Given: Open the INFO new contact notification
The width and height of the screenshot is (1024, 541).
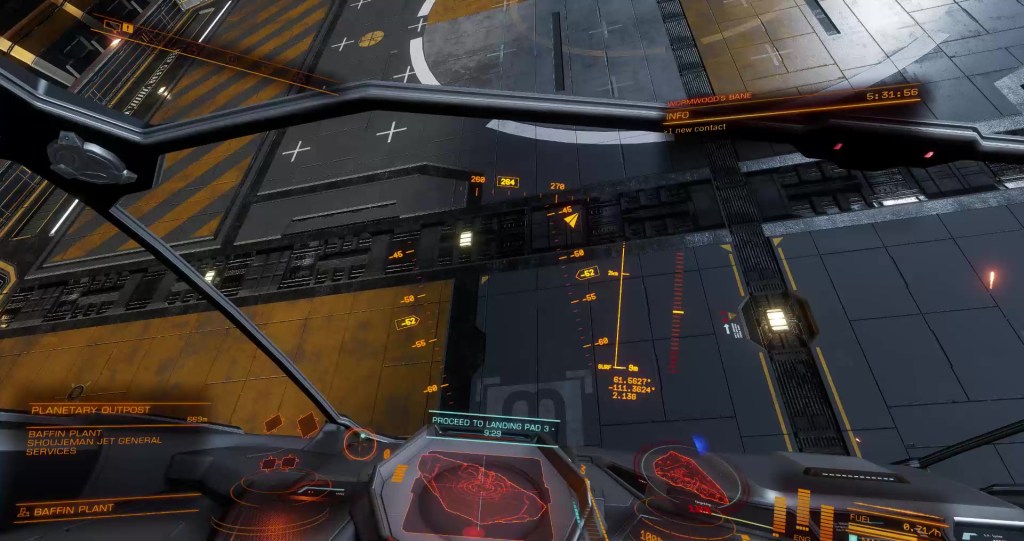Looking at the screenshot, I should (700, 122).
